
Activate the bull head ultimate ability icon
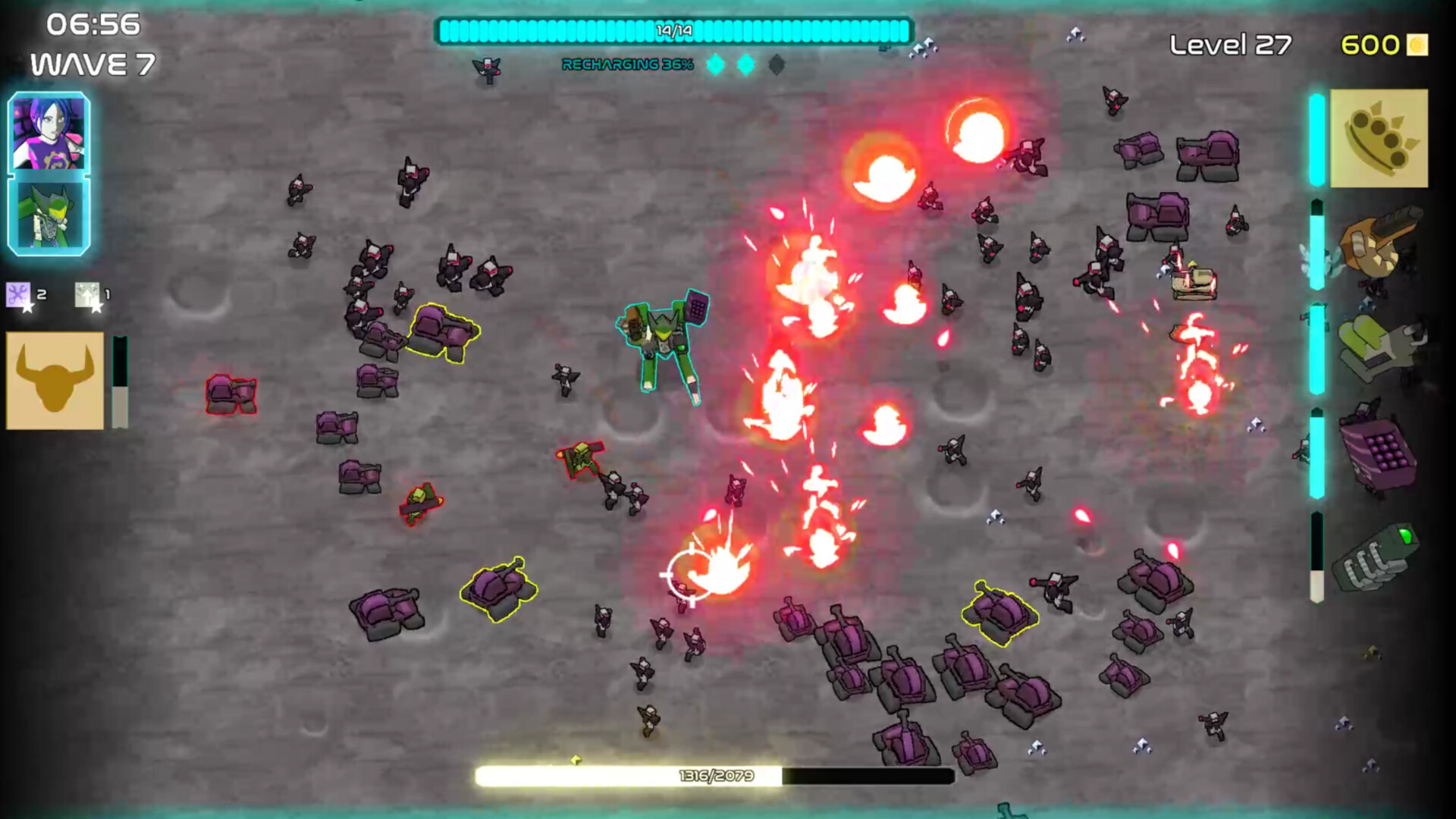[x=54, y=379]
